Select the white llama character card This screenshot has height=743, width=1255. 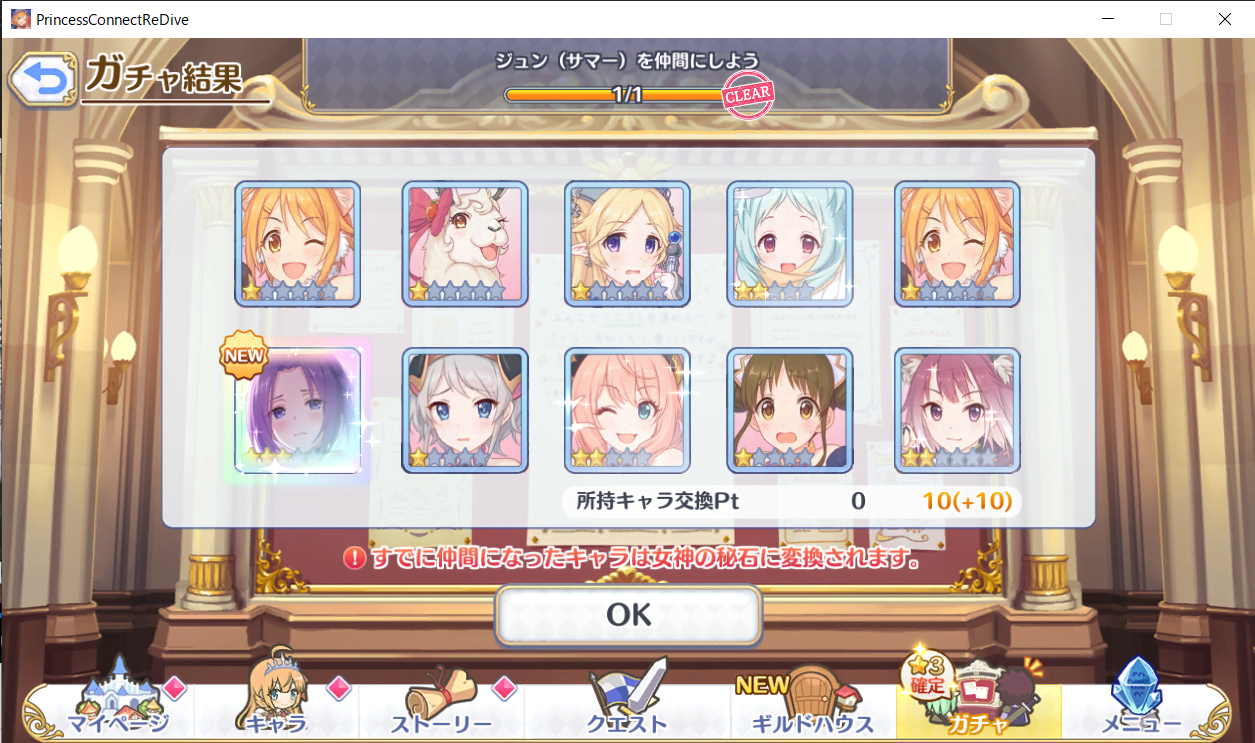(465, 243)
